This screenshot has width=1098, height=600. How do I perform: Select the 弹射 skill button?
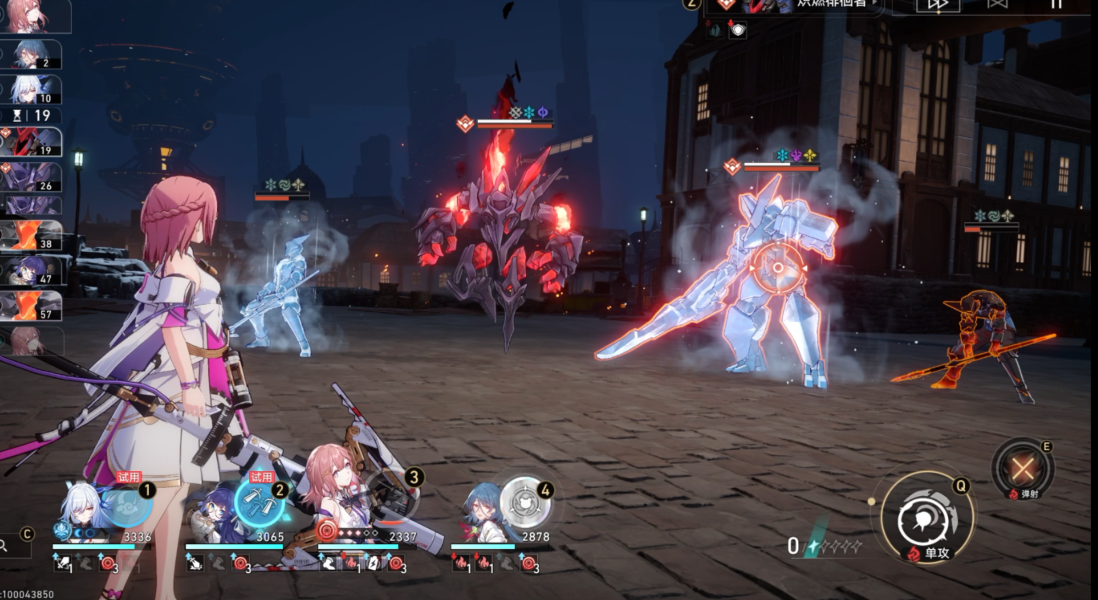pyautogui.click(x=1023, y=468)
